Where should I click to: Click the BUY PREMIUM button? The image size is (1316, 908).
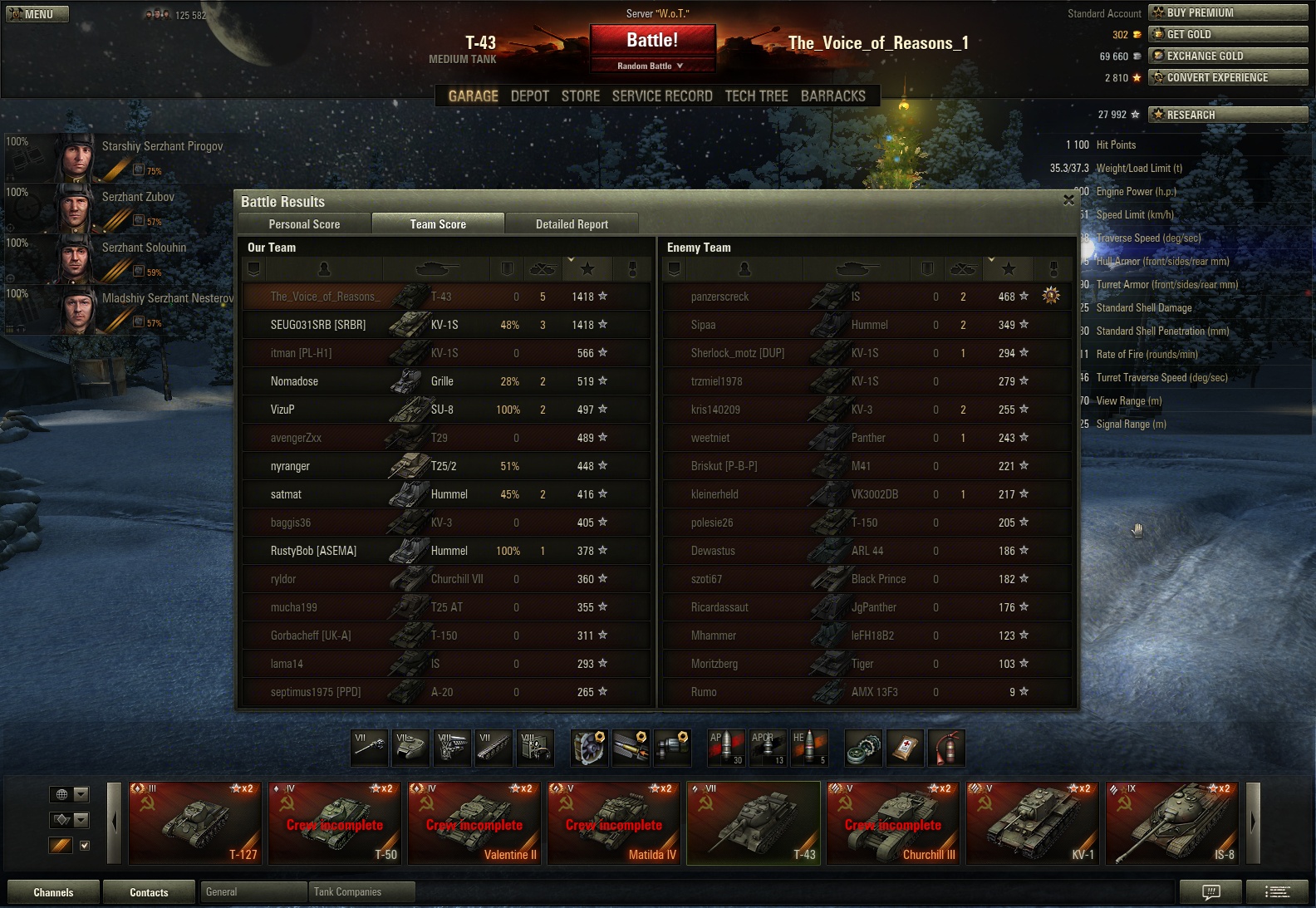coord(1227,12)
